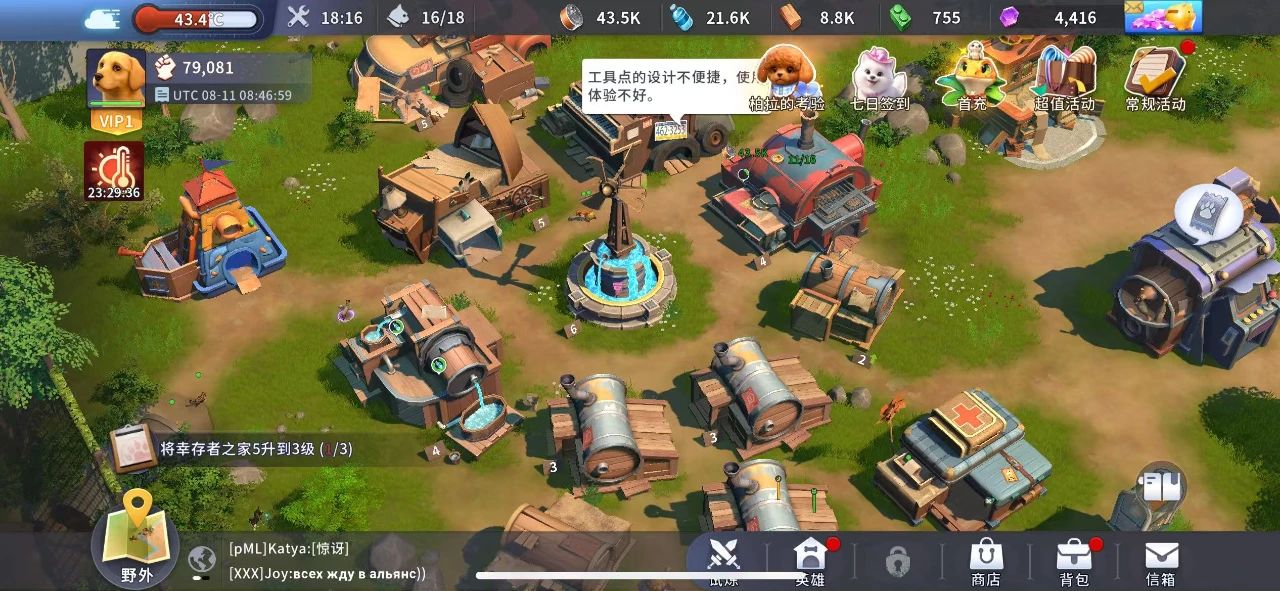Open the 野外 world map button

(135, 542)
